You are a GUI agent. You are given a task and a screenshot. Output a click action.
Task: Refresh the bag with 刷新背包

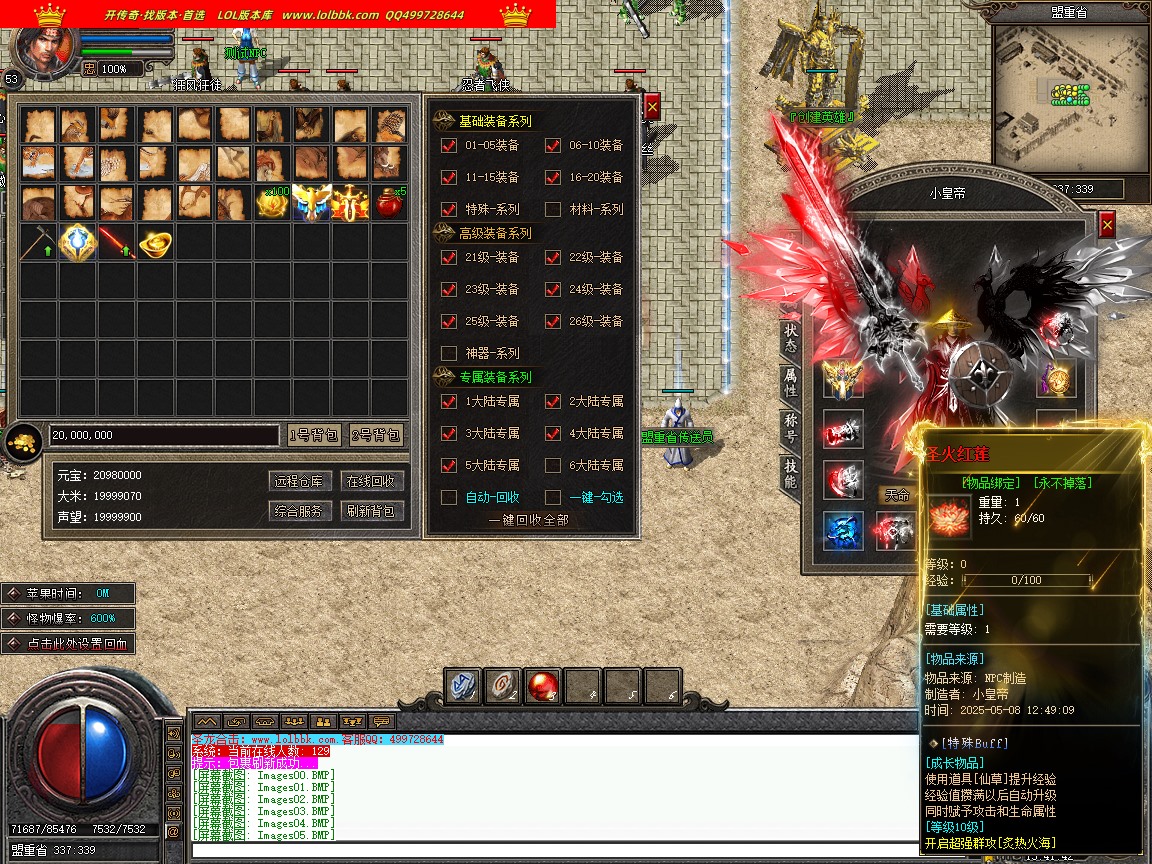(370, 511)
